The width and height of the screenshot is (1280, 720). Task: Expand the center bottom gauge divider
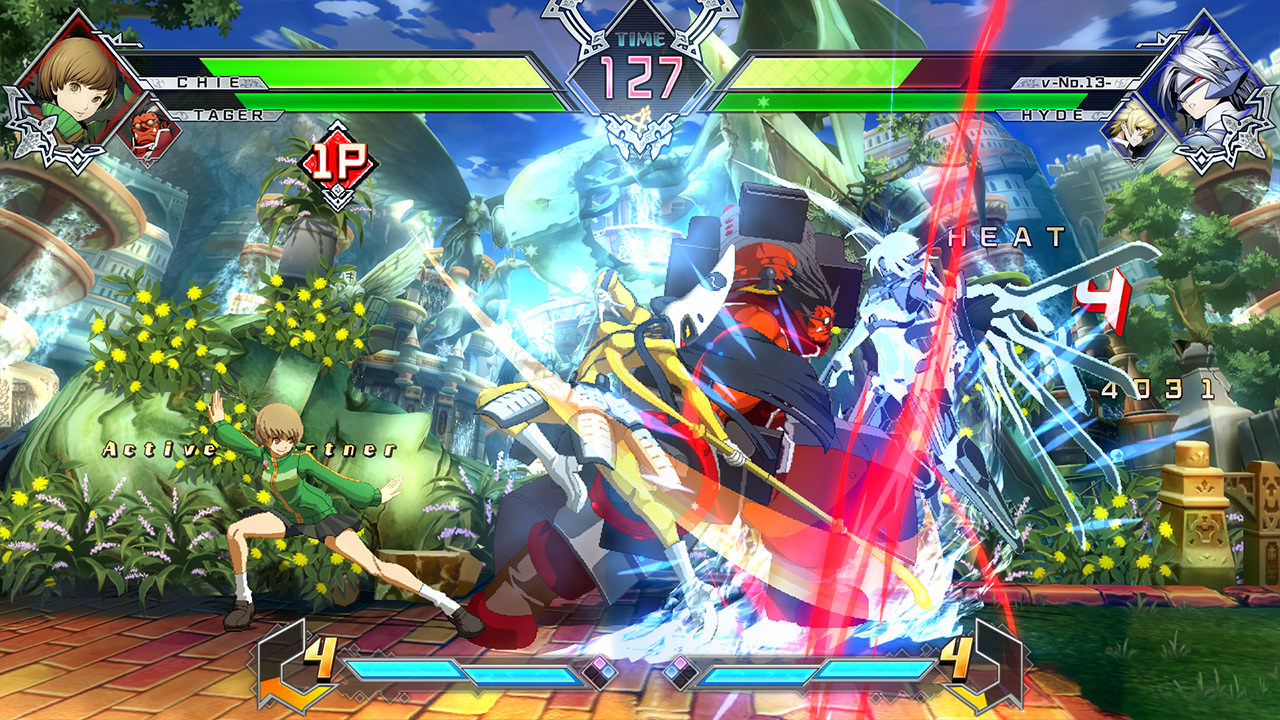point(640,672)
